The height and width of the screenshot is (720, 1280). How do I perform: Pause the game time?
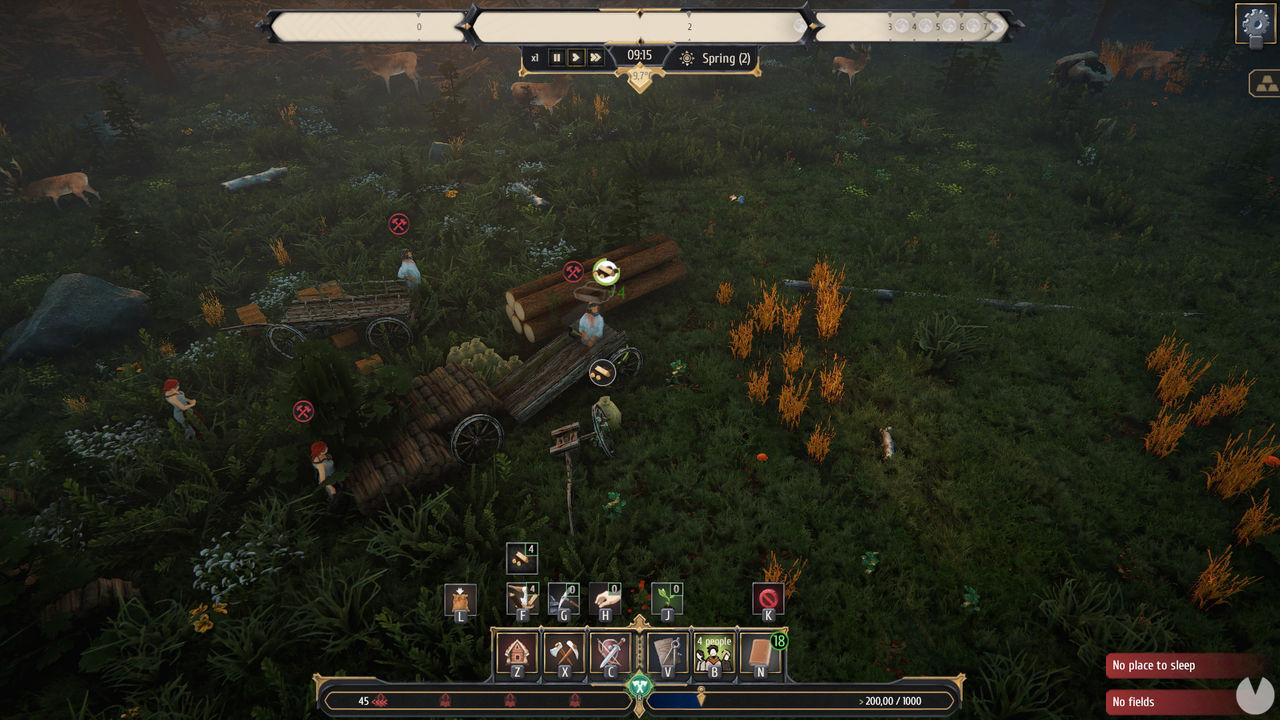tap(557, 58)
